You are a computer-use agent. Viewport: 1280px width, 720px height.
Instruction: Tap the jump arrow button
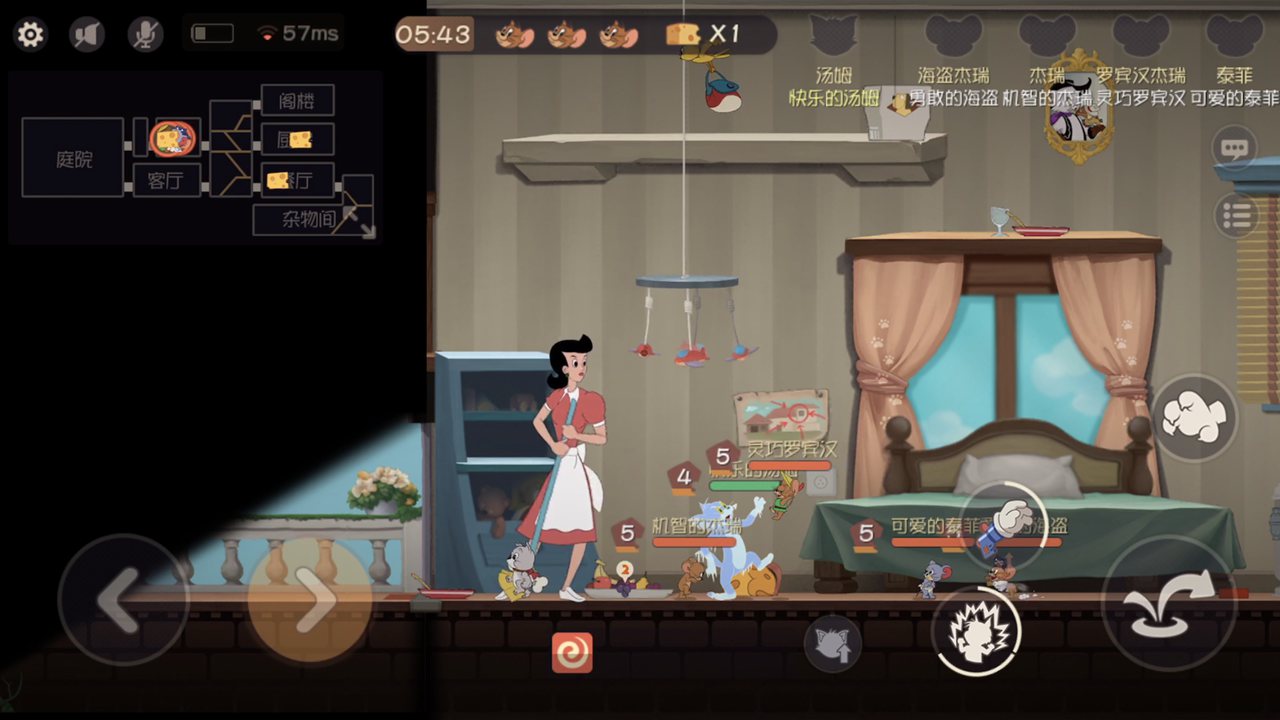tap(1169, 603)
